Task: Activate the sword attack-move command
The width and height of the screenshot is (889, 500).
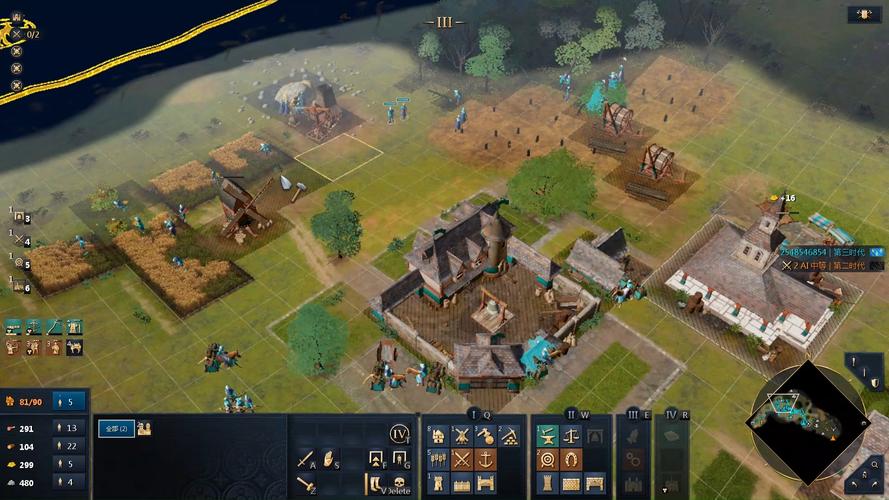Action: tap(305, 460)
